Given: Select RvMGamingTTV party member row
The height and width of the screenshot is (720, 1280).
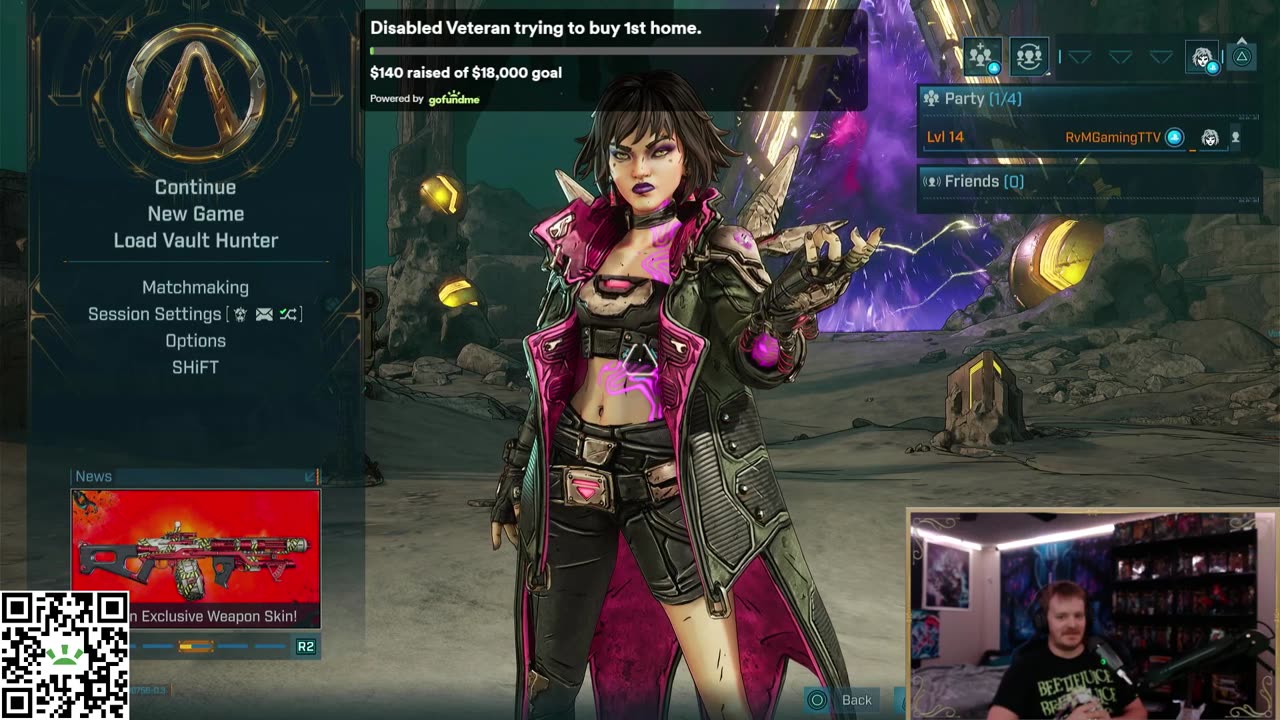Looking at the screenshot, I should pyautogui.click(x=1088, y=138).
